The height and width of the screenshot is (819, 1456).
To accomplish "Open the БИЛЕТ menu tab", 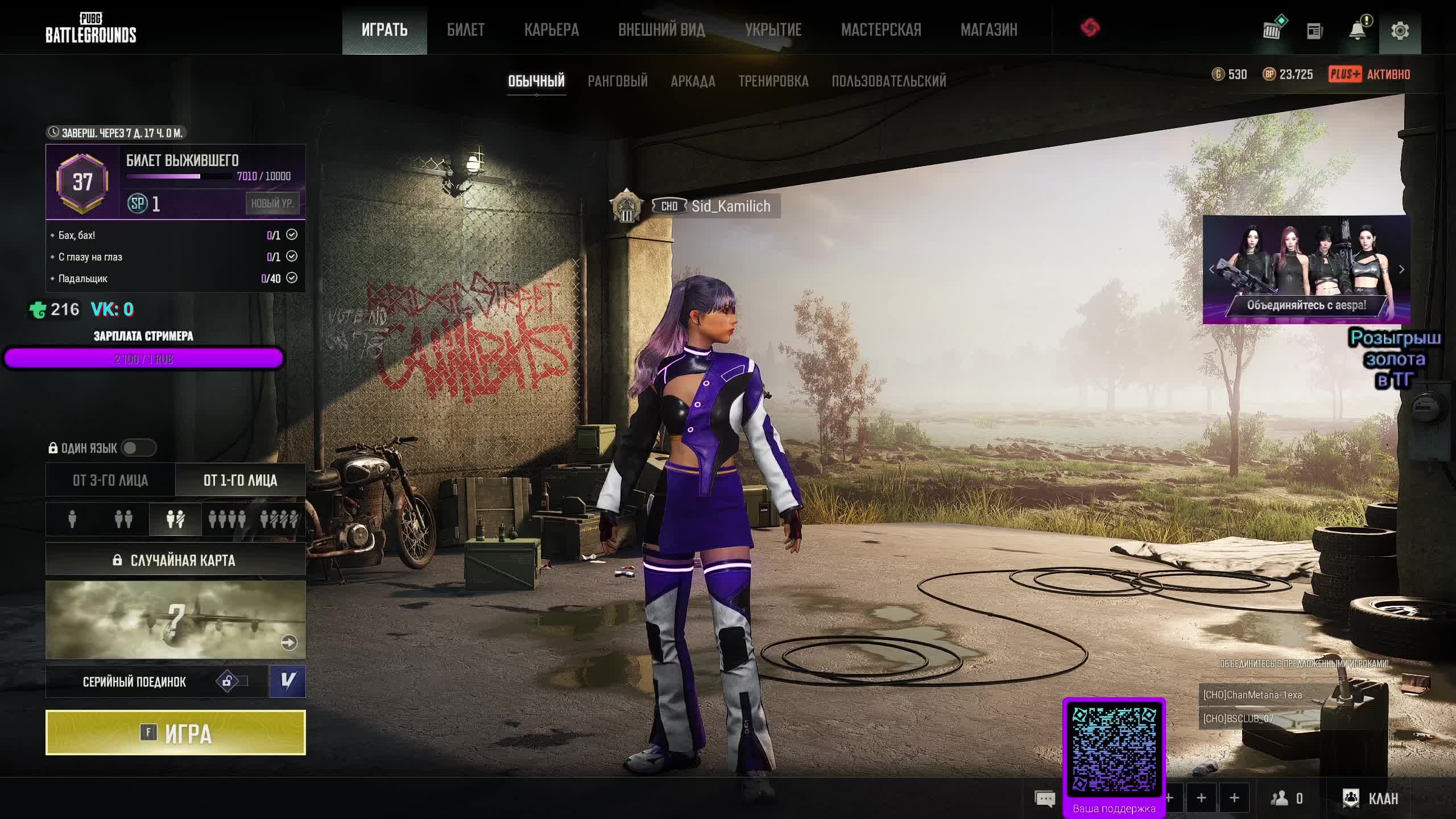I will point(465,30).
